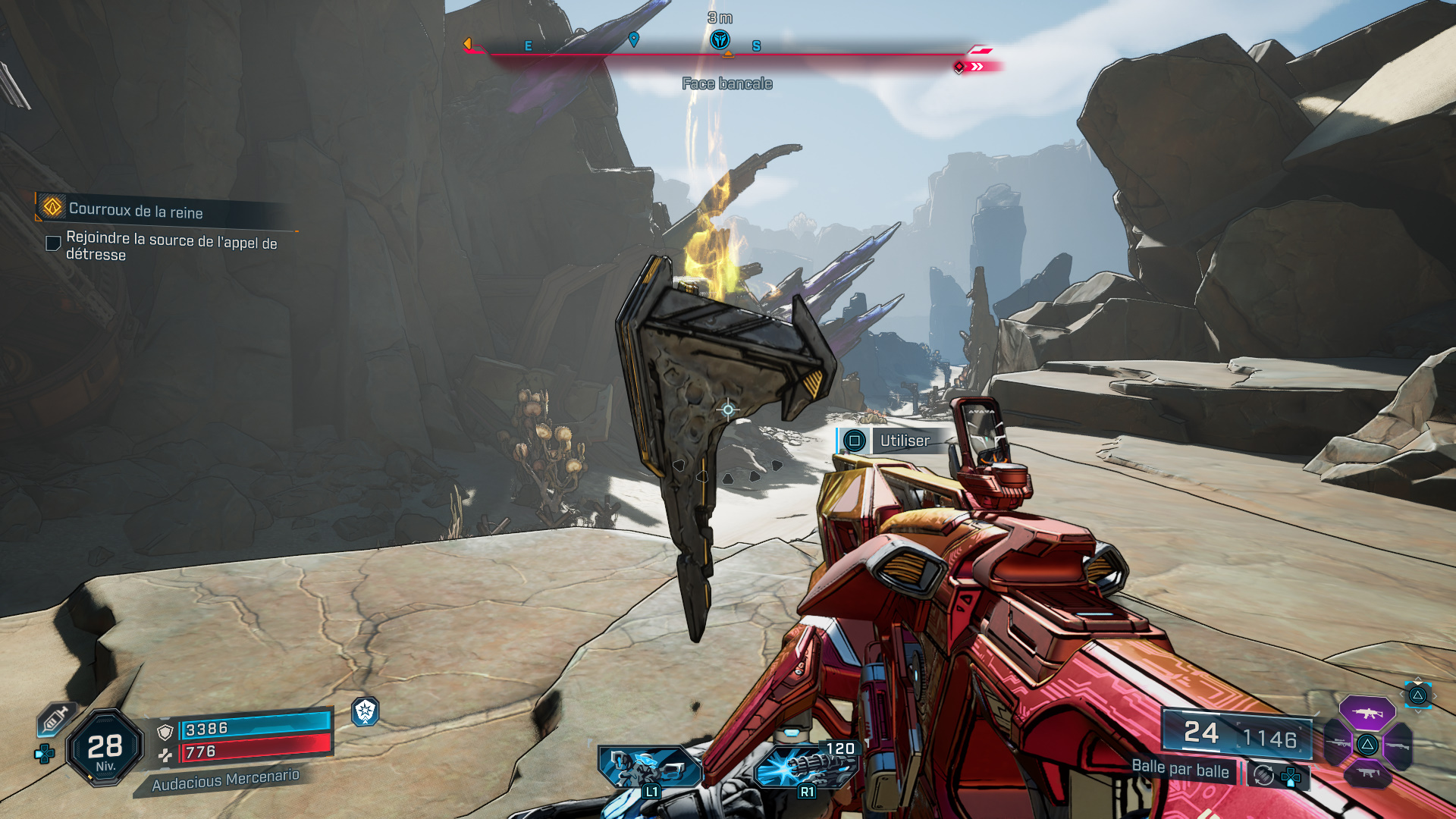Click the shield burst status icon

pos(366,711)
